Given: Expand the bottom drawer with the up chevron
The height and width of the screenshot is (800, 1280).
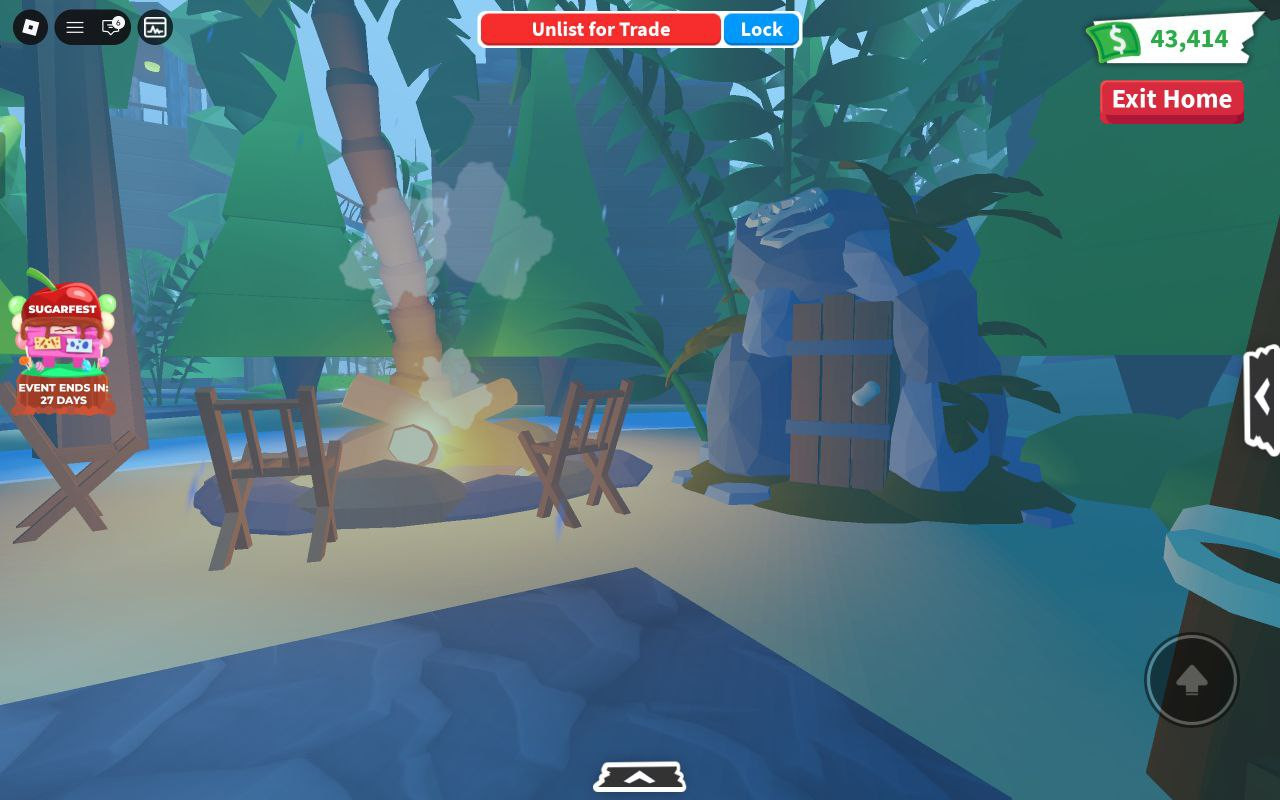Looking at the screenshot, I should pos(640,777).
